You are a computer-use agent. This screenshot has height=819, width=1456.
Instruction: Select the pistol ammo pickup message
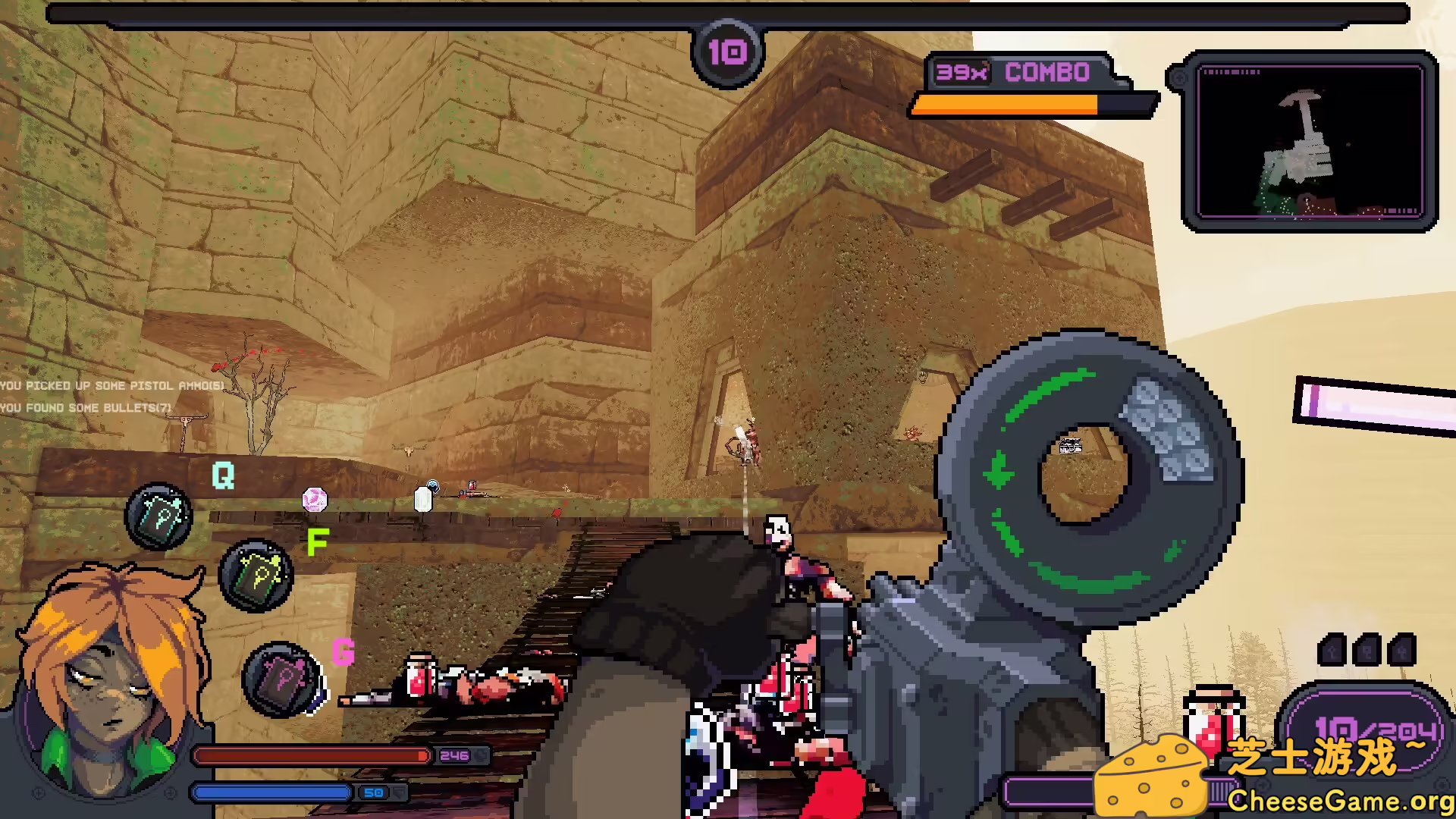click(x=110, y=385)
